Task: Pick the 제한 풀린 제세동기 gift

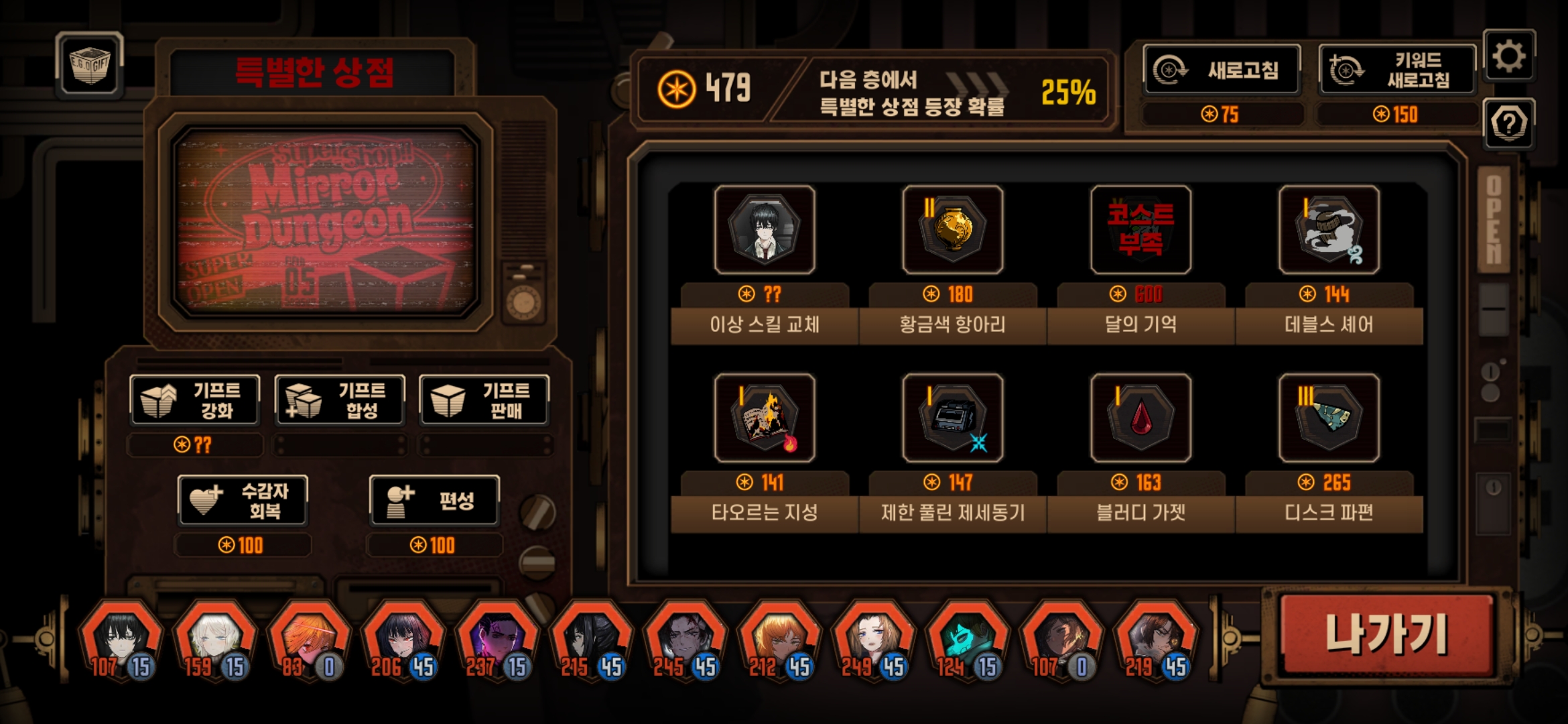Action: [x=952, y=418]
